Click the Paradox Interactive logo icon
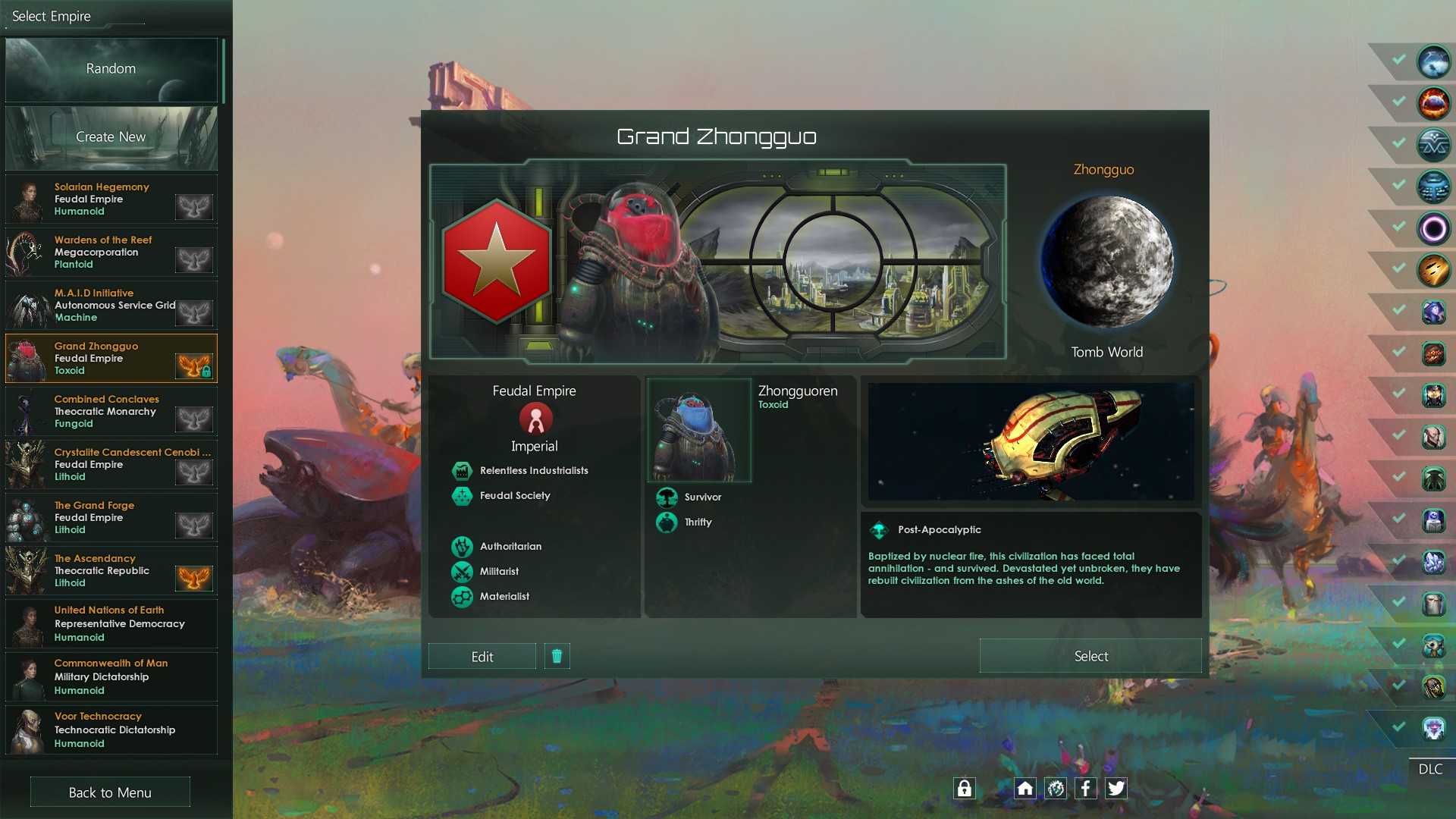The width and height of the screenshot is (1456, 819). click(1056, 789)
